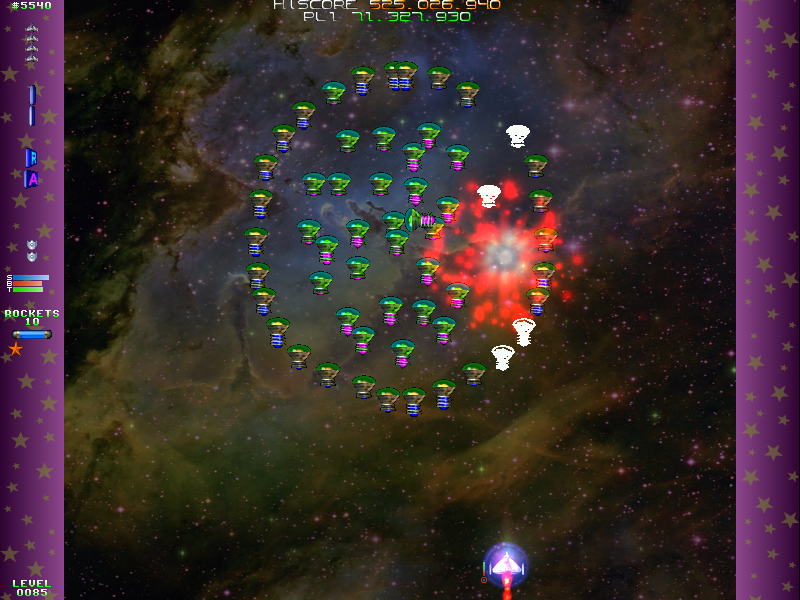Click the orange star icon

(15, 349)
